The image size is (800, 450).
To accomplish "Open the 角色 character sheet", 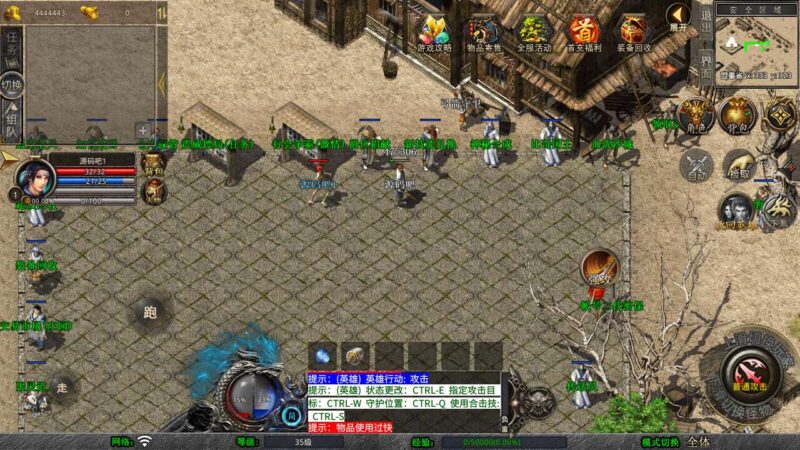I will point(695,115).
